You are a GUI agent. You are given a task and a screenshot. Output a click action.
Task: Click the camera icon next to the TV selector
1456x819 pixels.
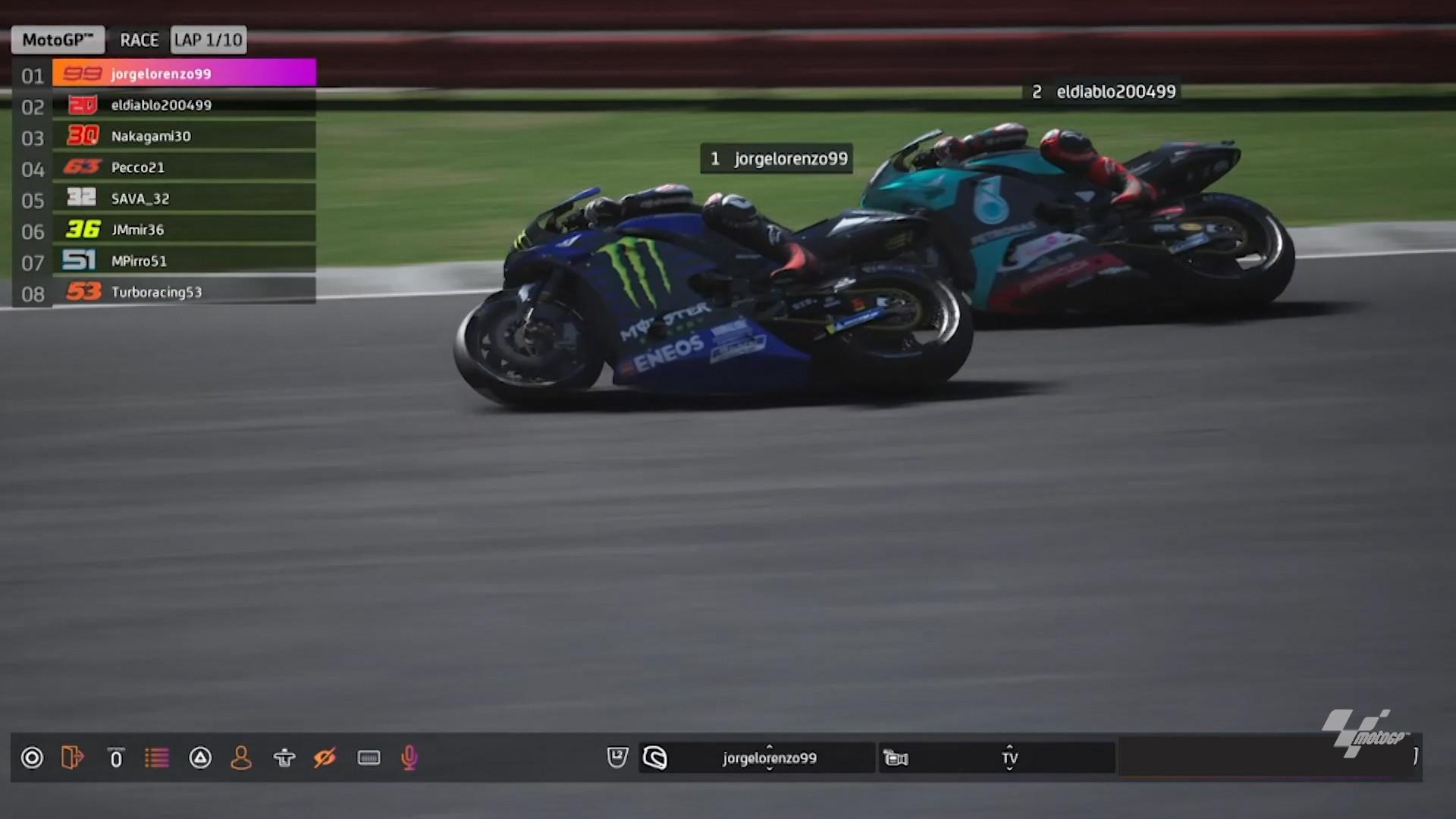click(897, 757)
